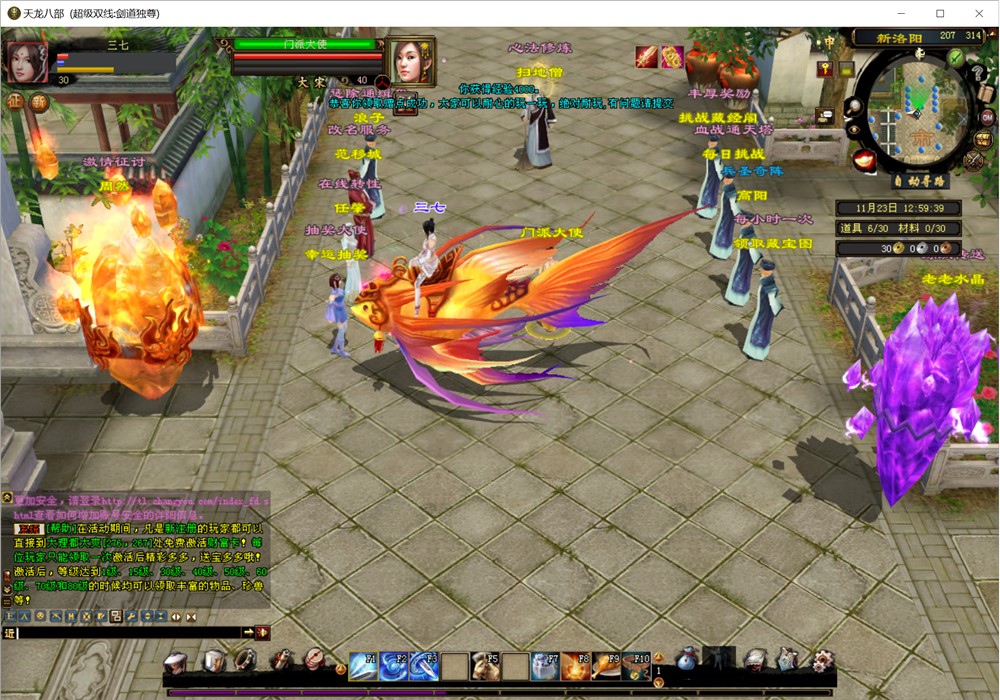Use the F8 fire skill
Viewport: 1000px width, 700px height.
pyautogui.click(x=575, y=665)
